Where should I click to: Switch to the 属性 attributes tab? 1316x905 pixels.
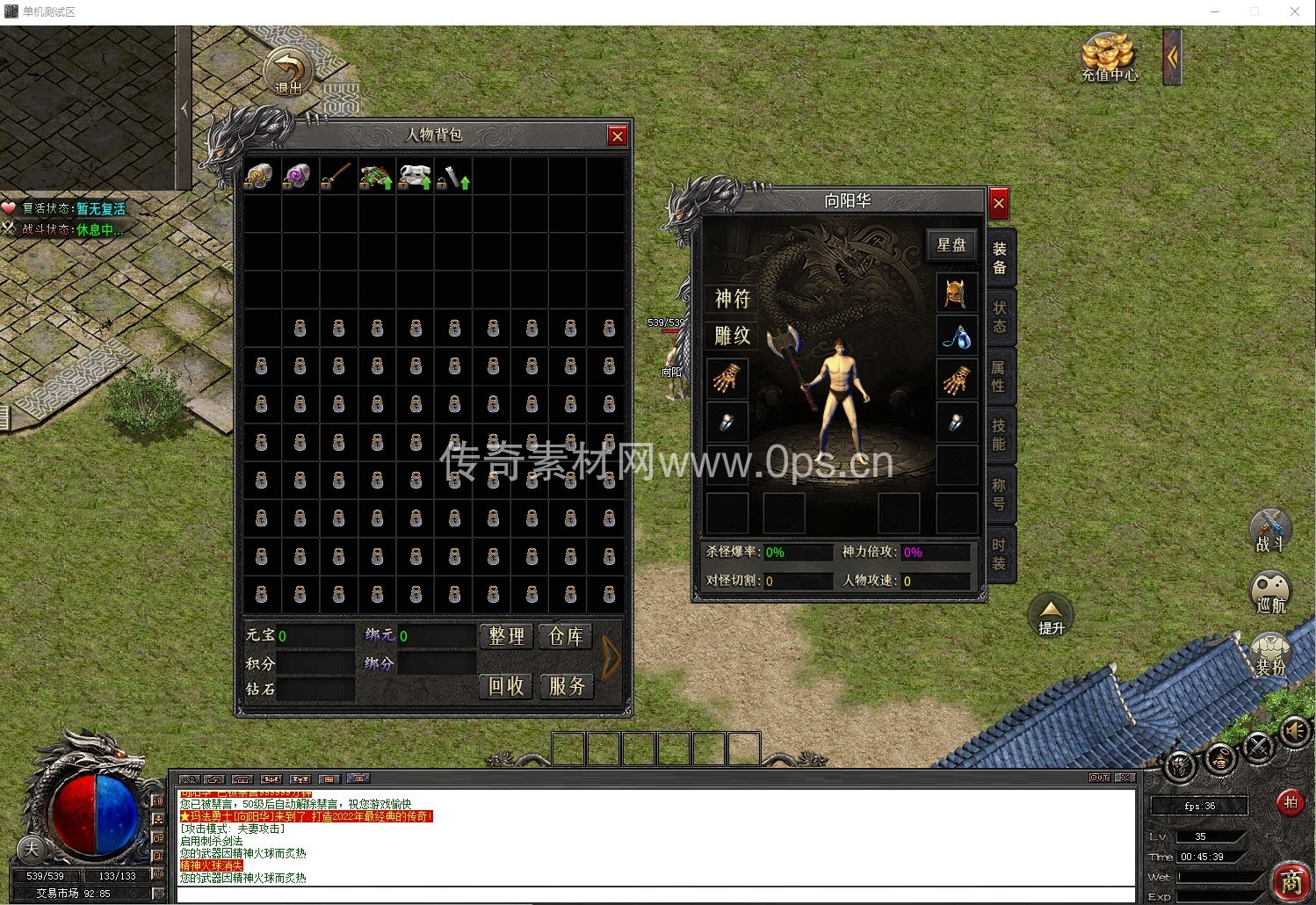[x=1000, y=377]
